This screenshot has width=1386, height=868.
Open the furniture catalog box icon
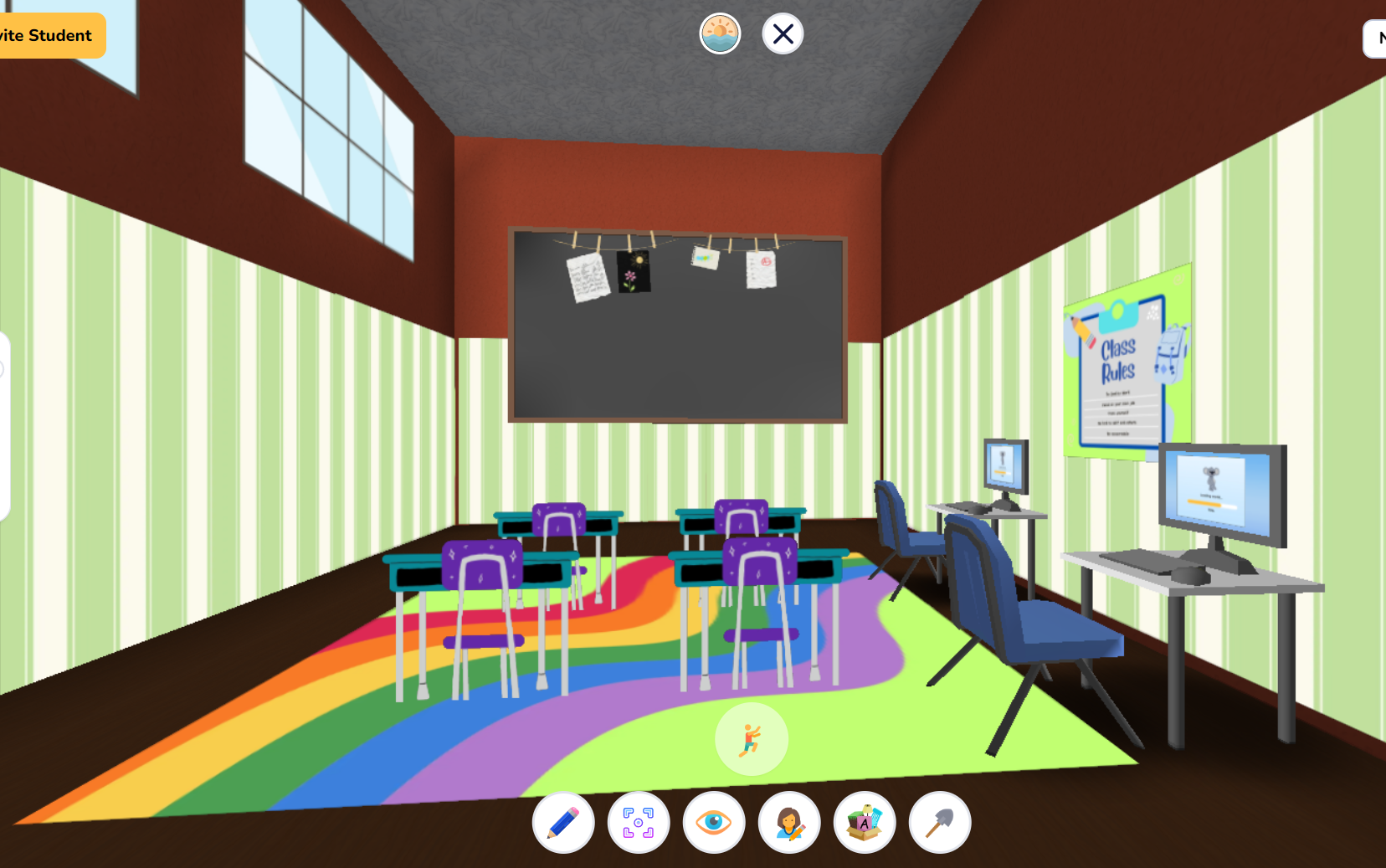tap(864, 823)
